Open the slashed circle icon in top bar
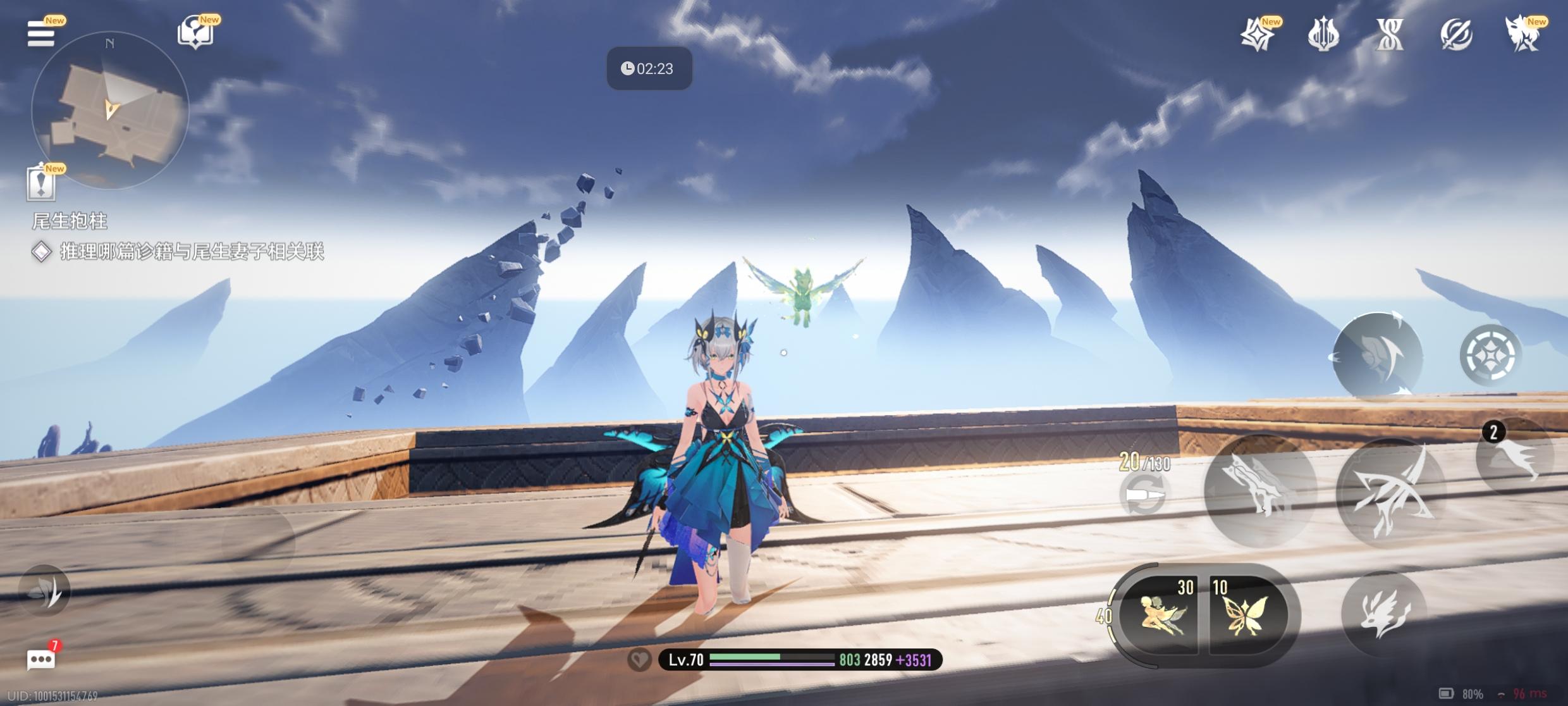Viewport: 1568px width, 706px height. [x=1456, y=34]
